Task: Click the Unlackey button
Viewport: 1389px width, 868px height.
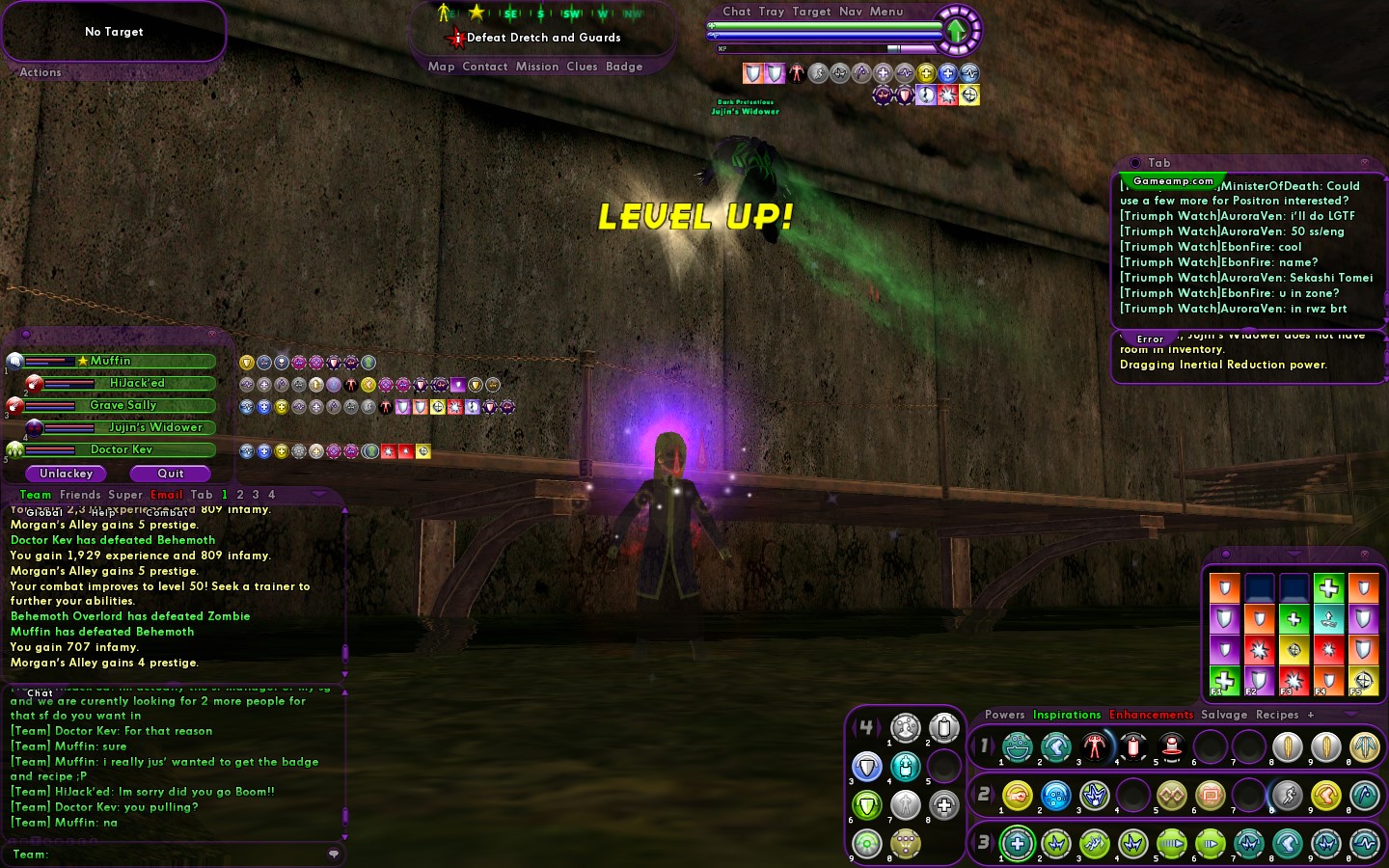Action: click(66, 474)
